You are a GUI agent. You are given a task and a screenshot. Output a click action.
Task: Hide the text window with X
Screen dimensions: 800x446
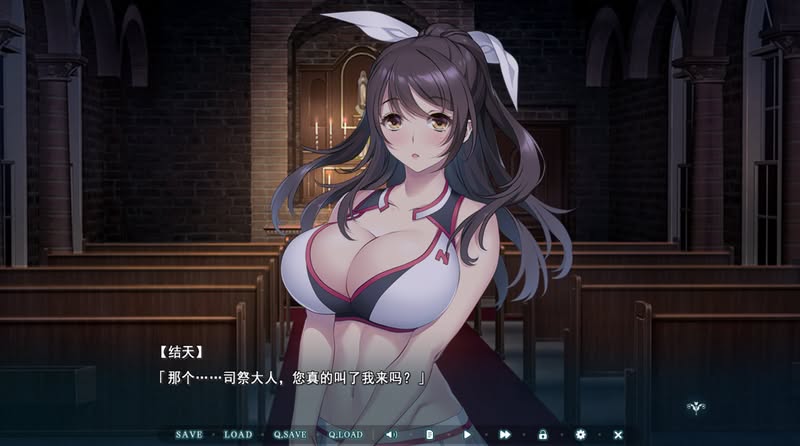pyautogui.click(x=618, y=435)
